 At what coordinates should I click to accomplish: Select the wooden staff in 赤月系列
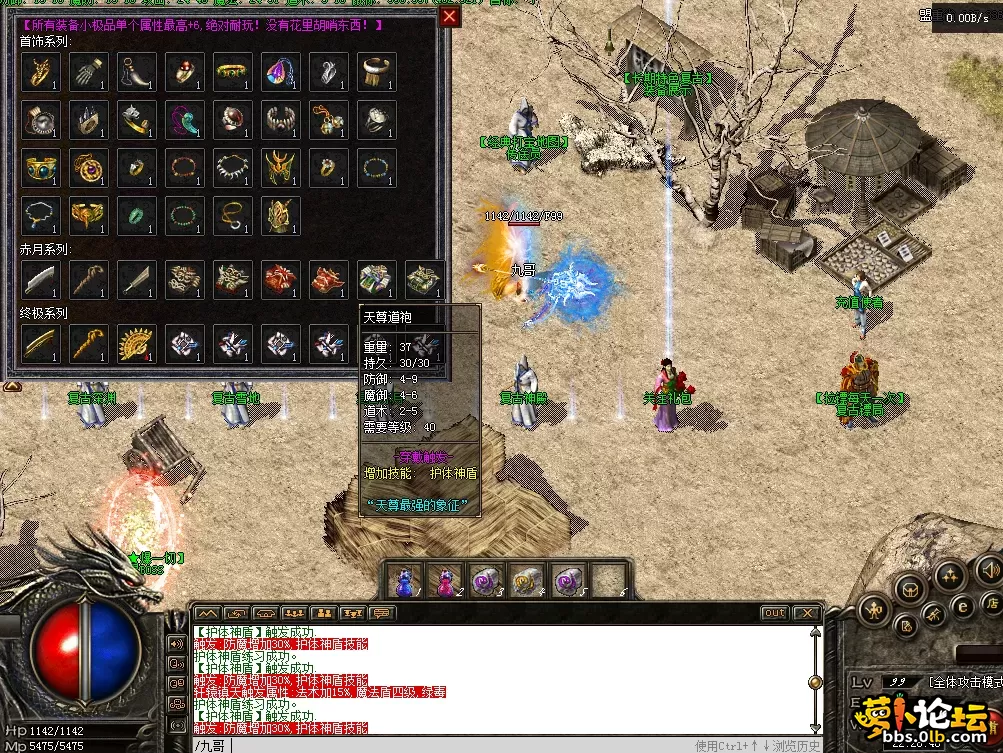point(88,279)
